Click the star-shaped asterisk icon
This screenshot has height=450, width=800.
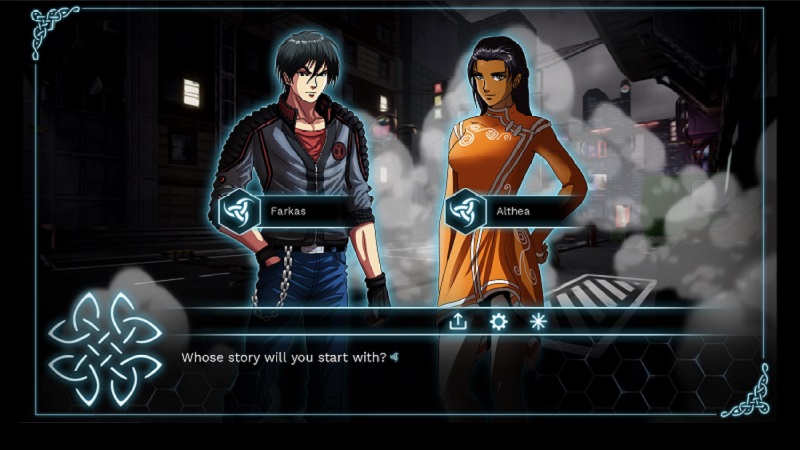click(x=538, y=321)
